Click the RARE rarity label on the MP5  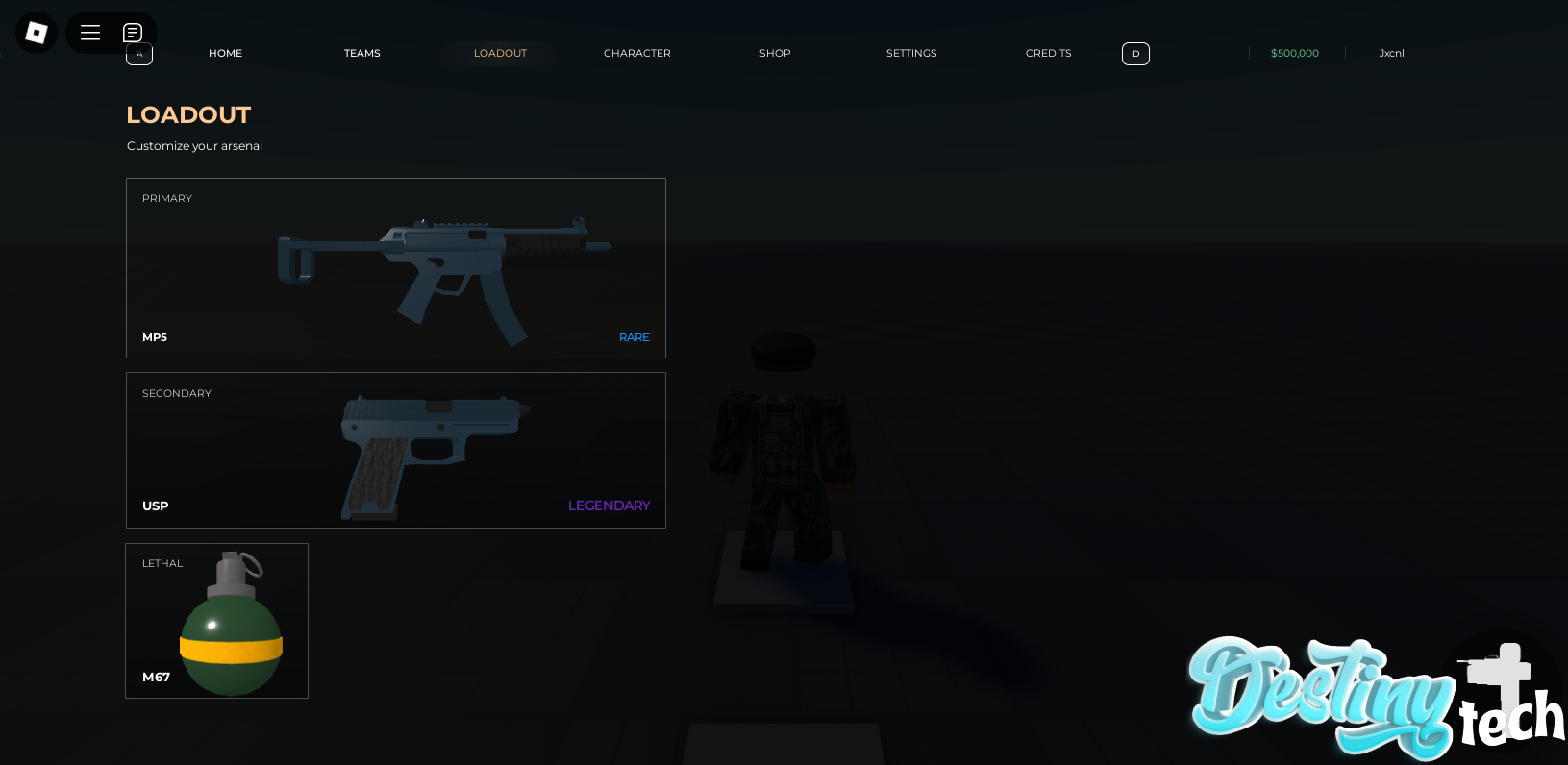634,337
